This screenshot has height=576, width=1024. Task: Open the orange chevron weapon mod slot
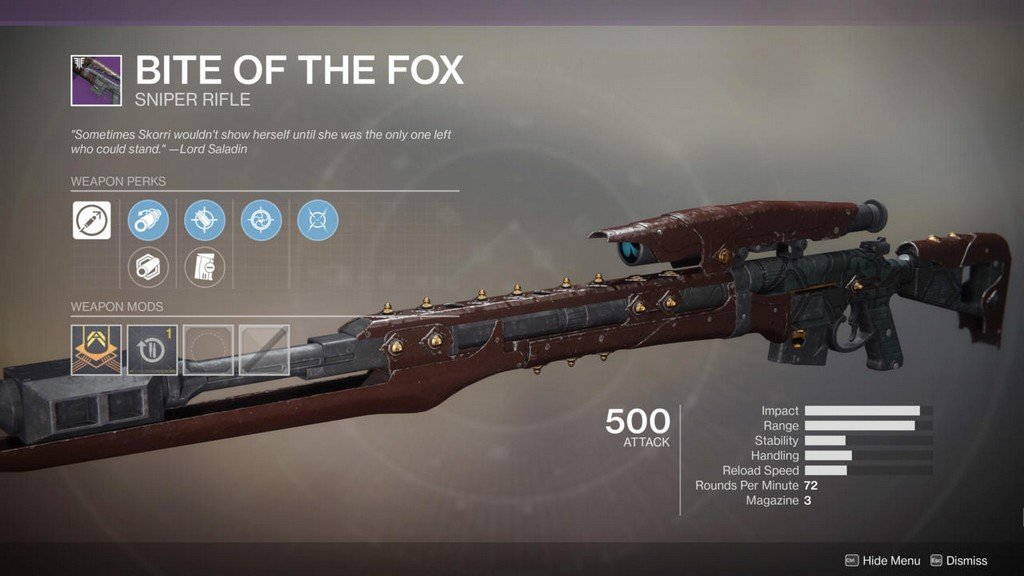(96, 349)
